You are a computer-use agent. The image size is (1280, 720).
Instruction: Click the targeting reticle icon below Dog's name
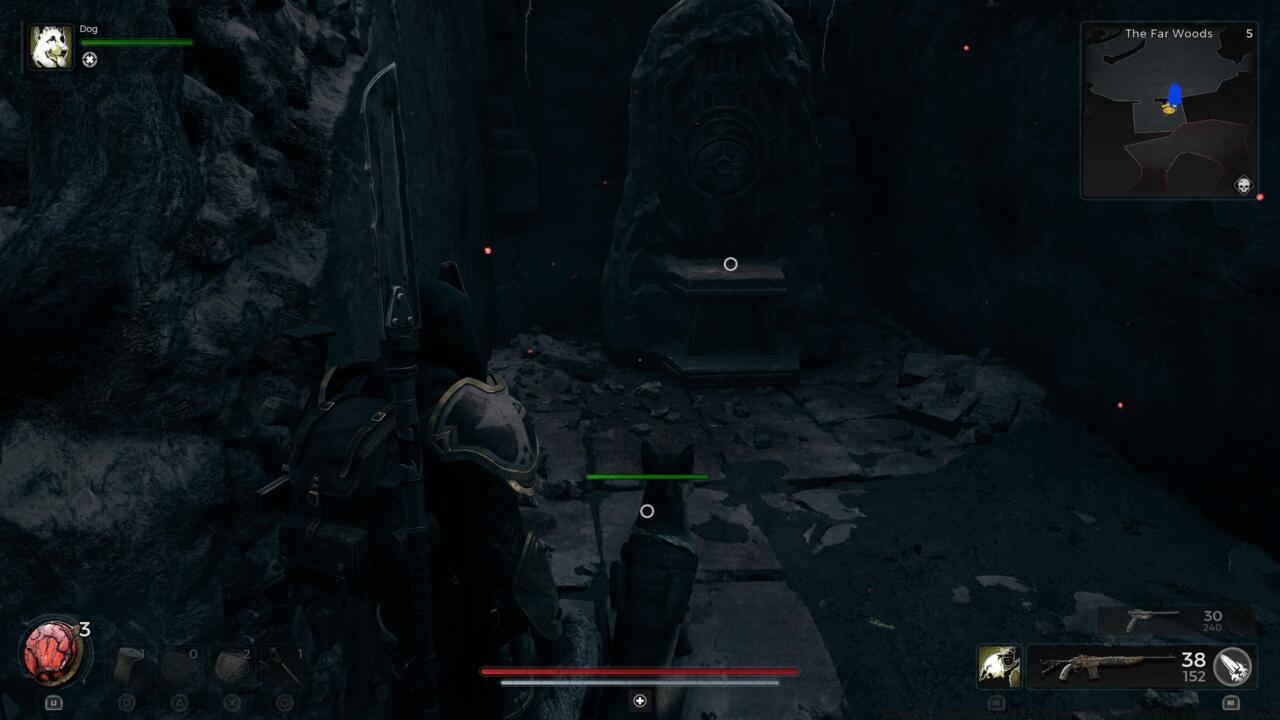pyautogui.click(x=90, y=60)
